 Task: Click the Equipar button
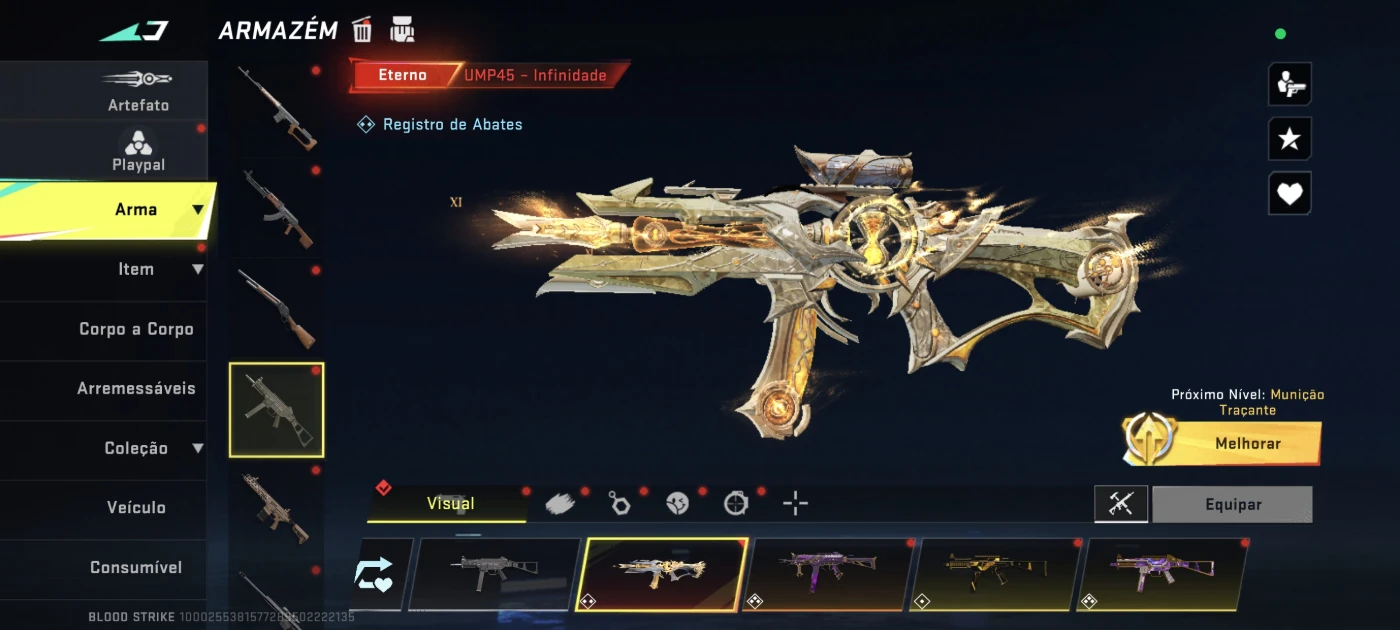pyautogui.click(x=1232, y=505)
